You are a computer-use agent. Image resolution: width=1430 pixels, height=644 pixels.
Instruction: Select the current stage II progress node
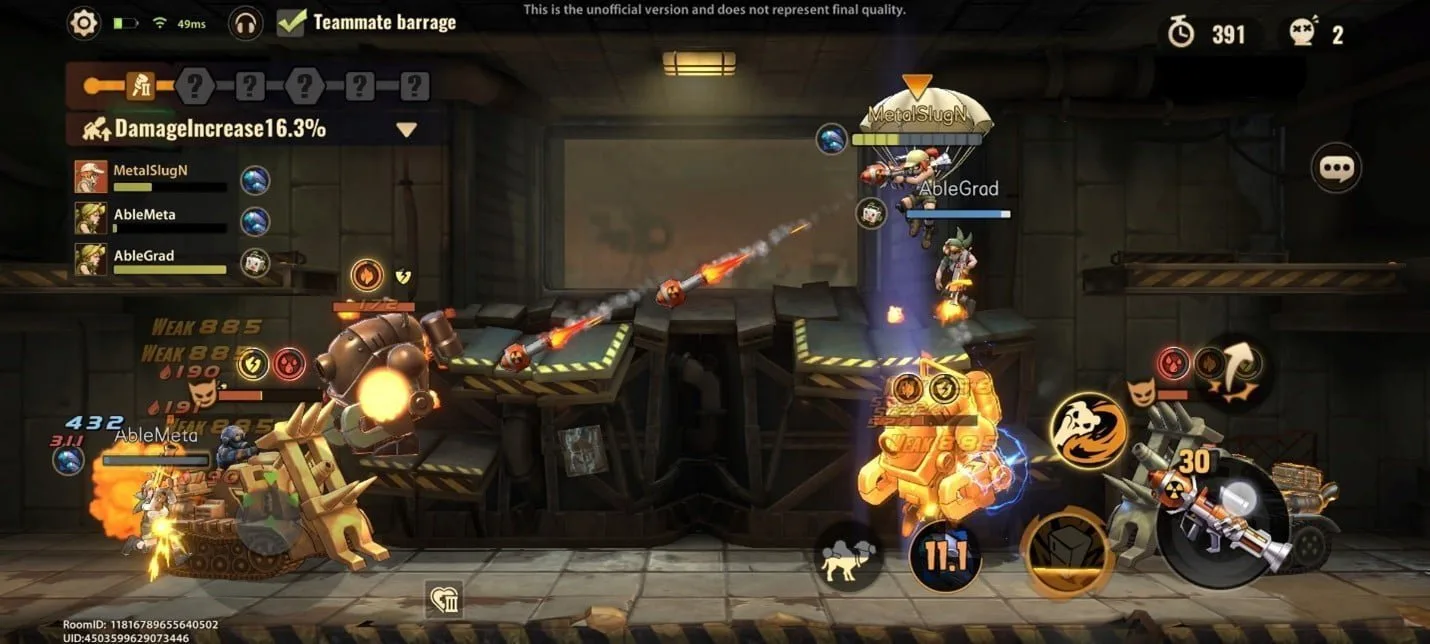point(139,87)
